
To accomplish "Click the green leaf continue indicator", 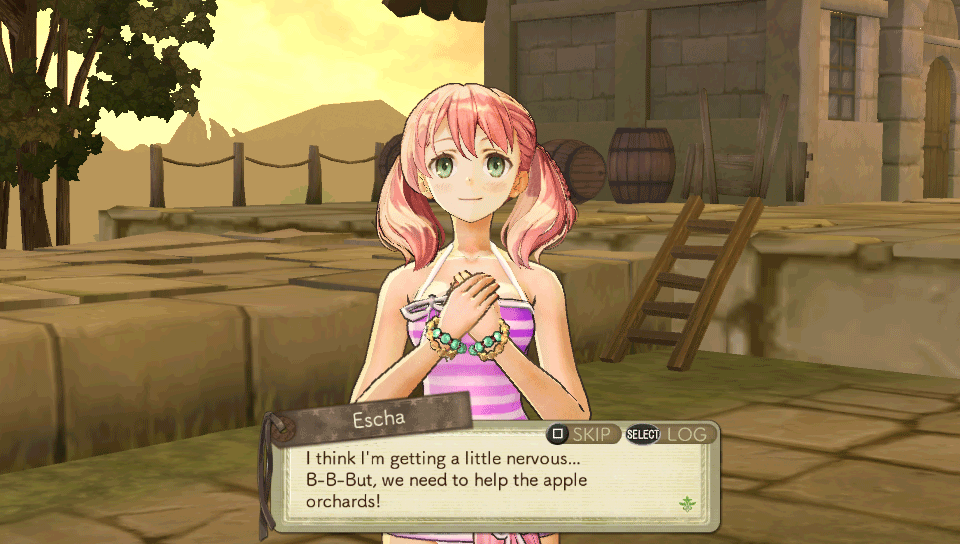I will 687,503.
